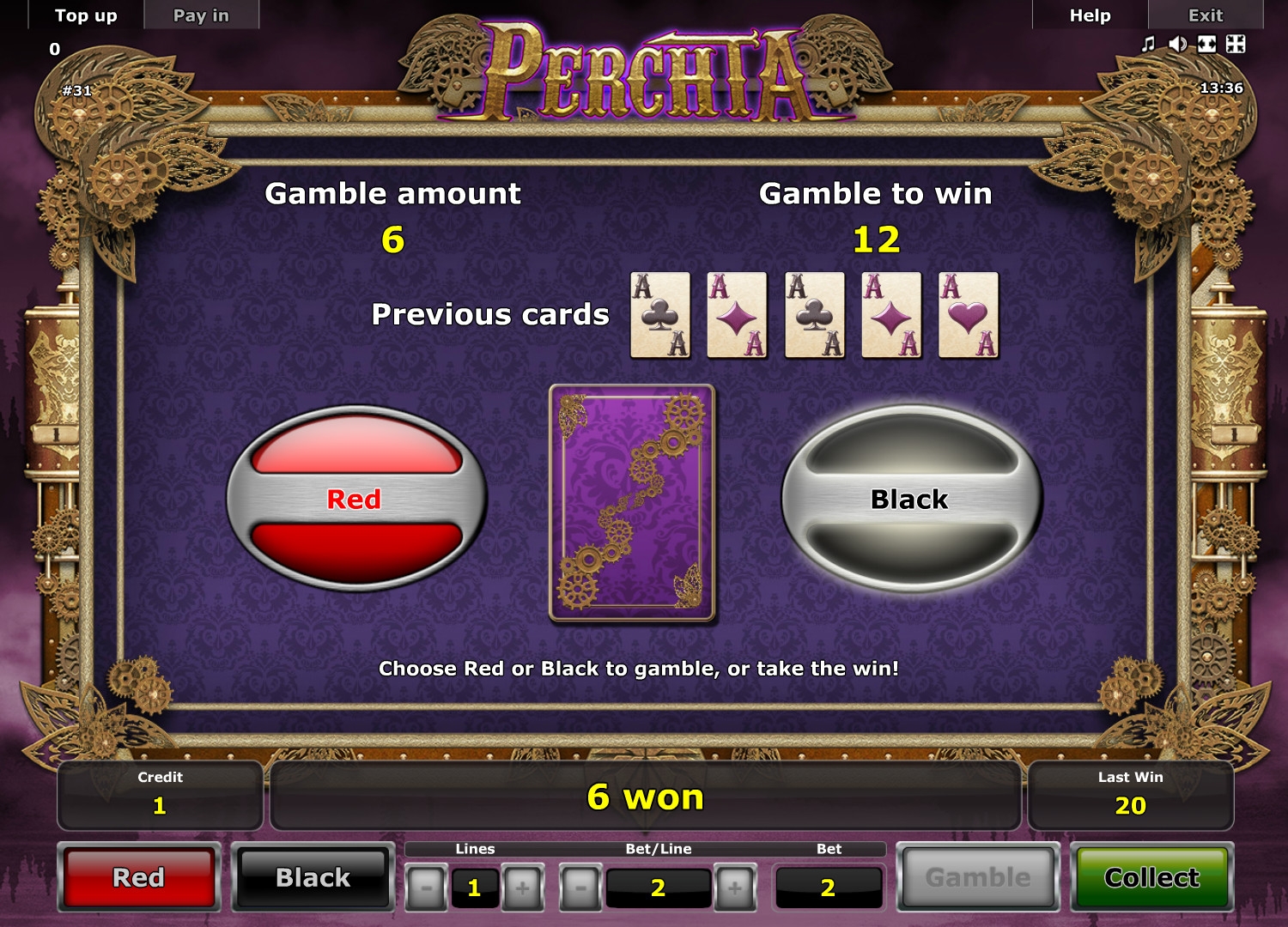Open the Help page

tap(1090, 15)
